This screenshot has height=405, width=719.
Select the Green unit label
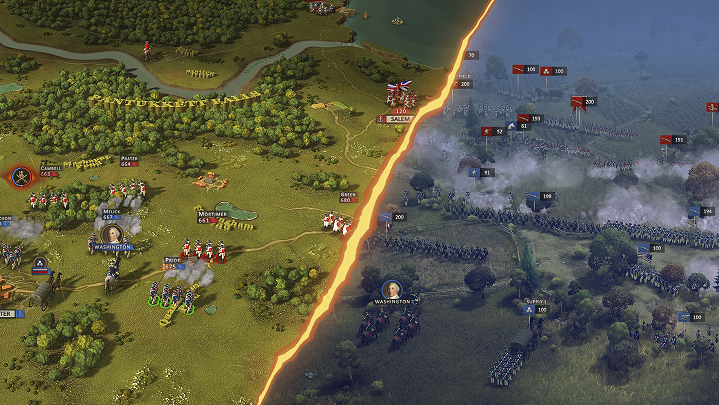click(x=348, y=197)
